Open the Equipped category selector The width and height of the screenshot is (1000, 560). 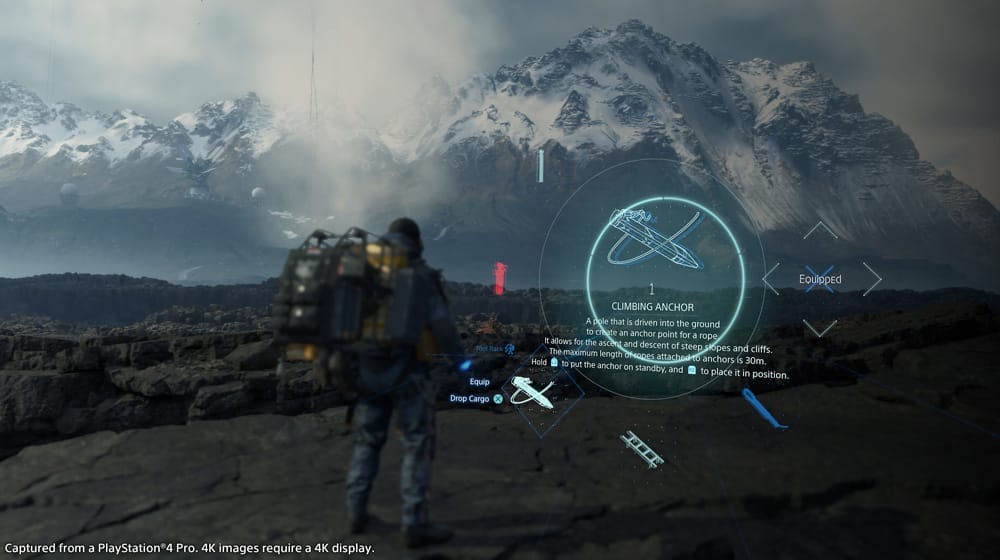820,279
